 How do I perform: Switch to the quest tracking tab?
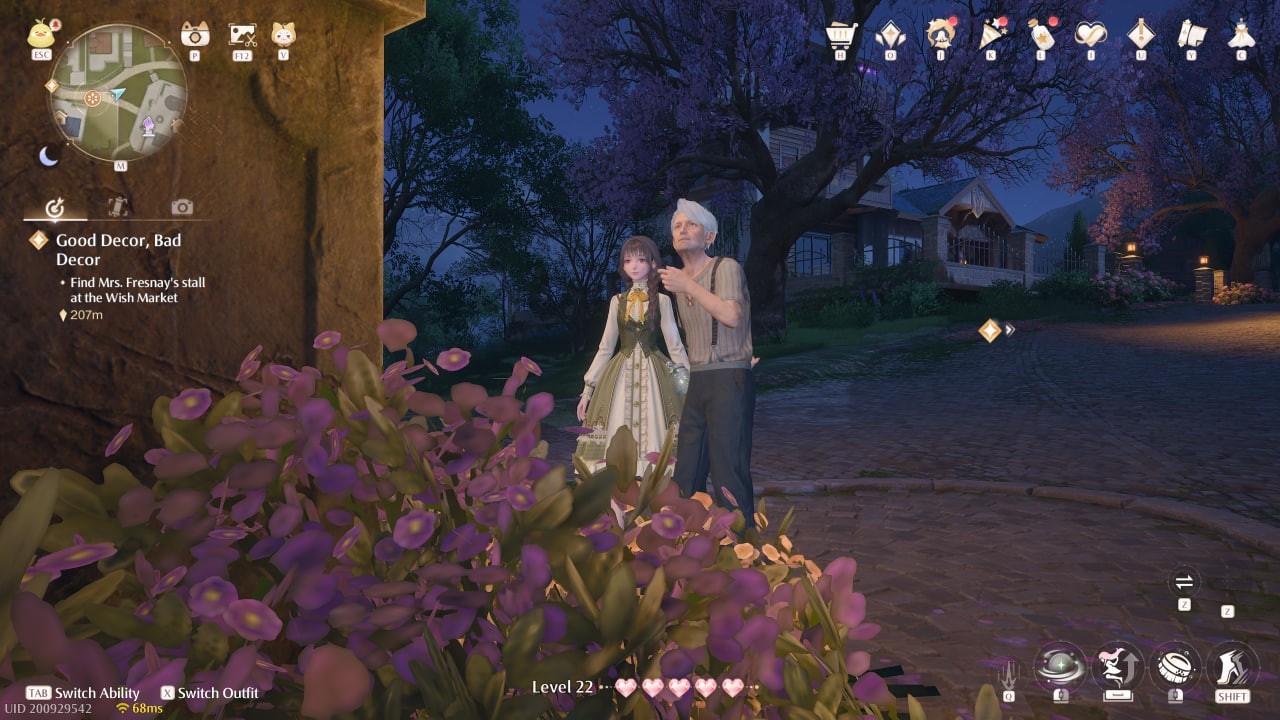[56, 208]
